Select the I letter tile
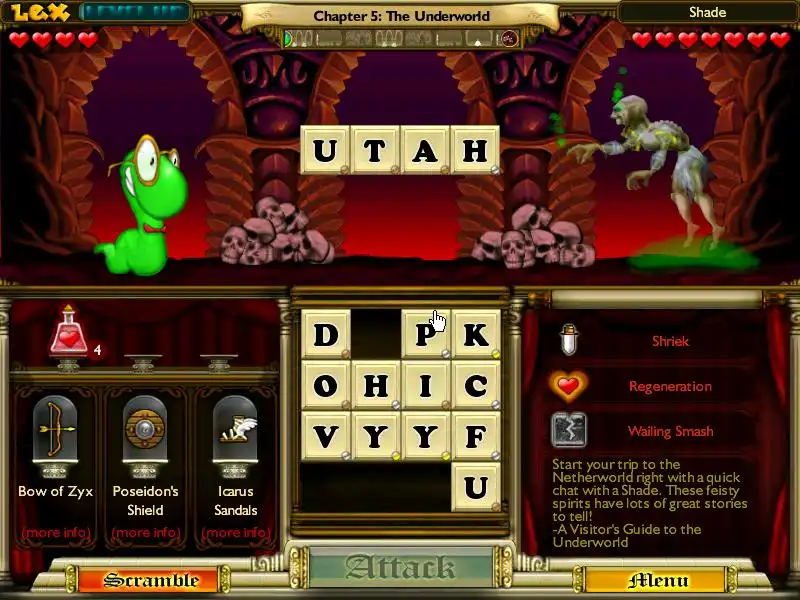 425,385
